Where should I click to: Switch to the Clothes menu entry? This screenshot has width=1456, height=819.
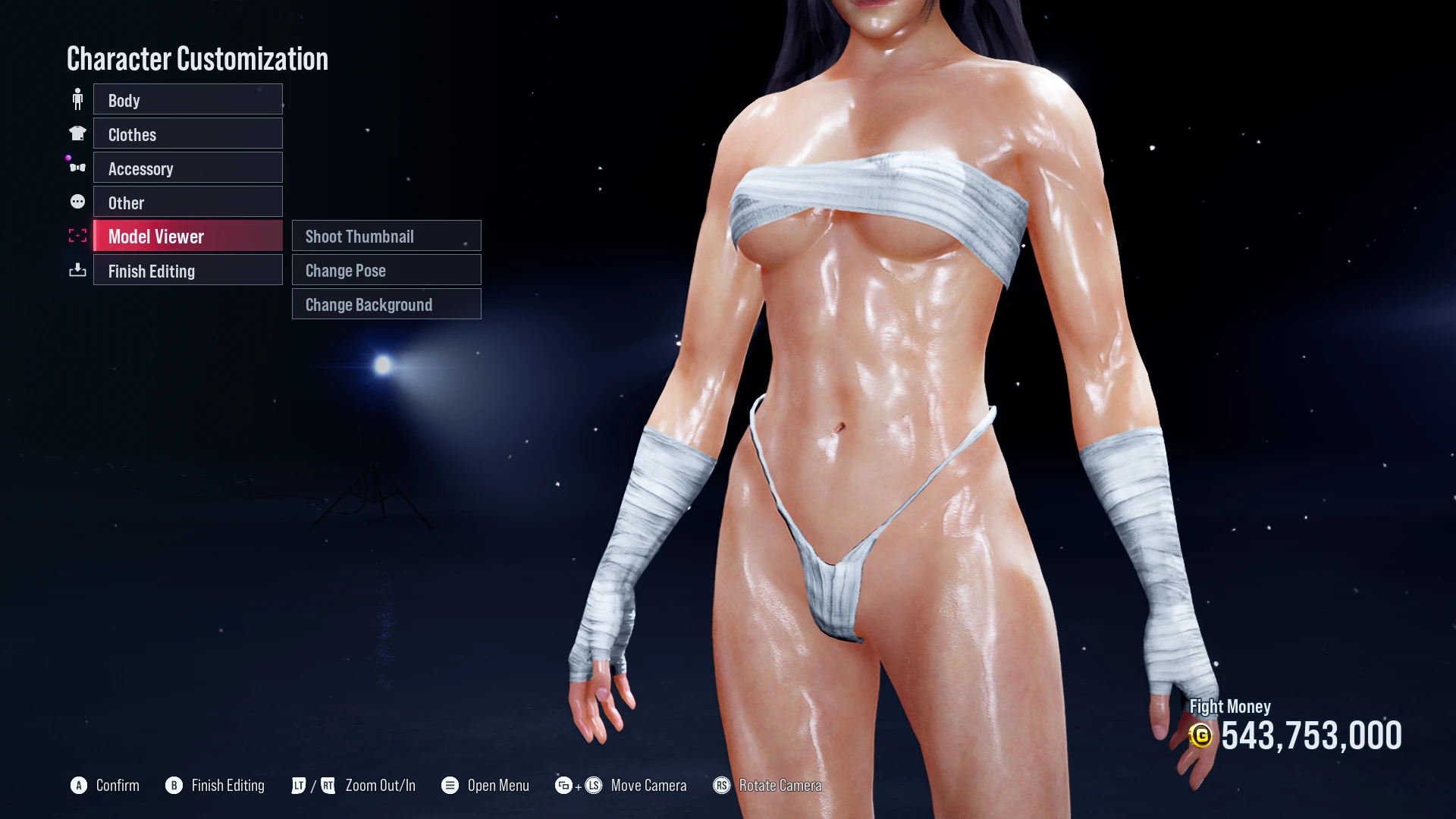[x=187, y=133]
